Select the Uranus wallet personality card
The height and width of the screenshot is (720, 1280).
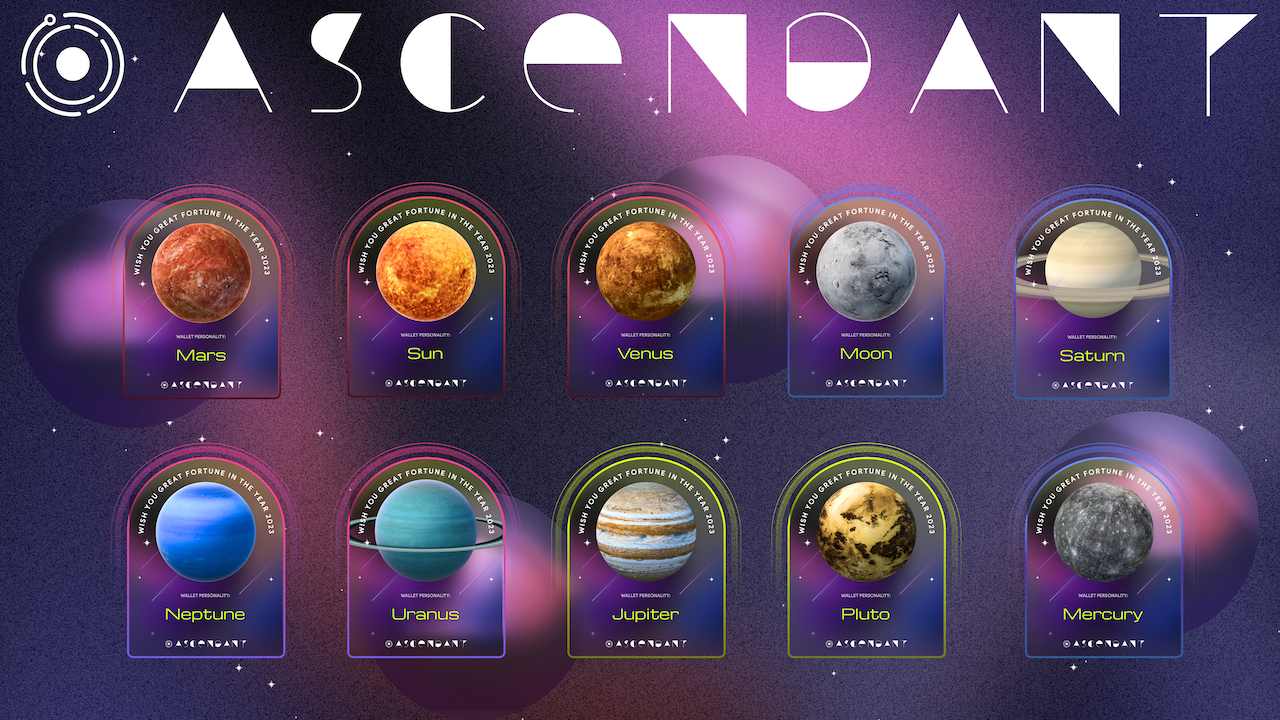pos(425,560)
